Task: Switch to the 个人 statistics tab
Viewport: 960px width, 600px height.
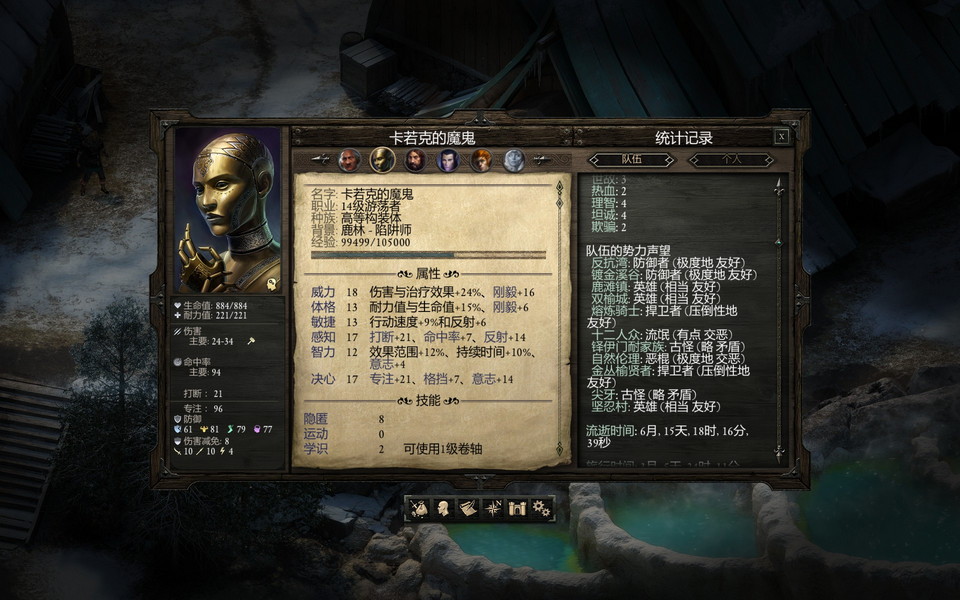Action: coord(732,160)
